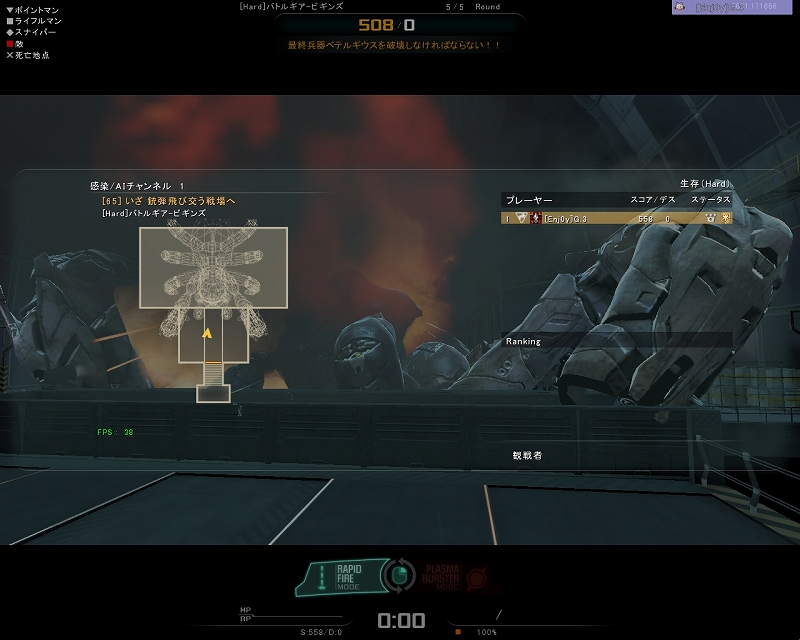
Task: Click the Ranking section header
Action: tap(523, 341)
